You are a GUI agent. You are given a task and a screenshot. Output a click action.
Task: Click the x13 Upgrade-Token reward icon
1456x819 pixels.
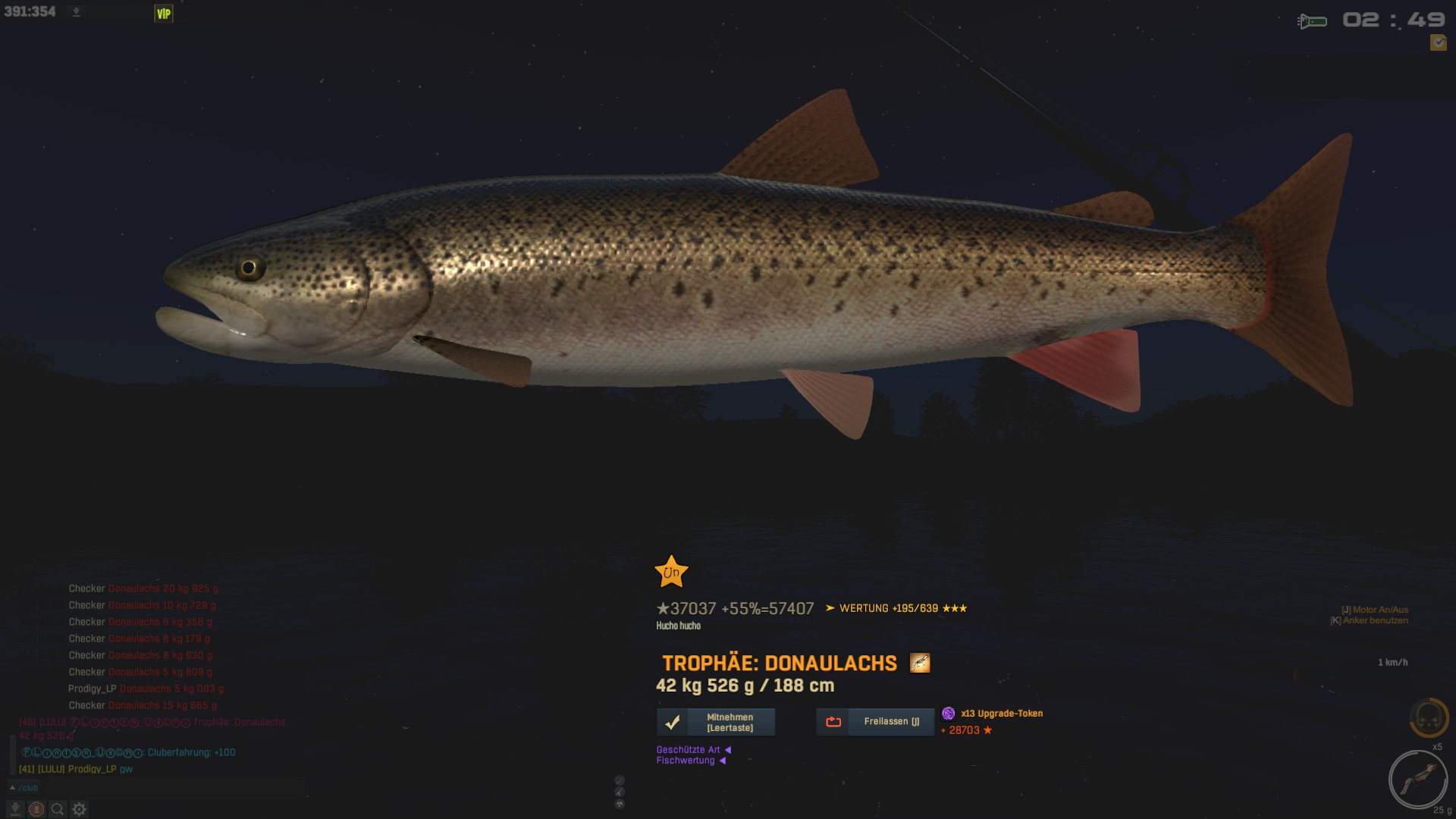pyautogui.click(x=948, y=714)
